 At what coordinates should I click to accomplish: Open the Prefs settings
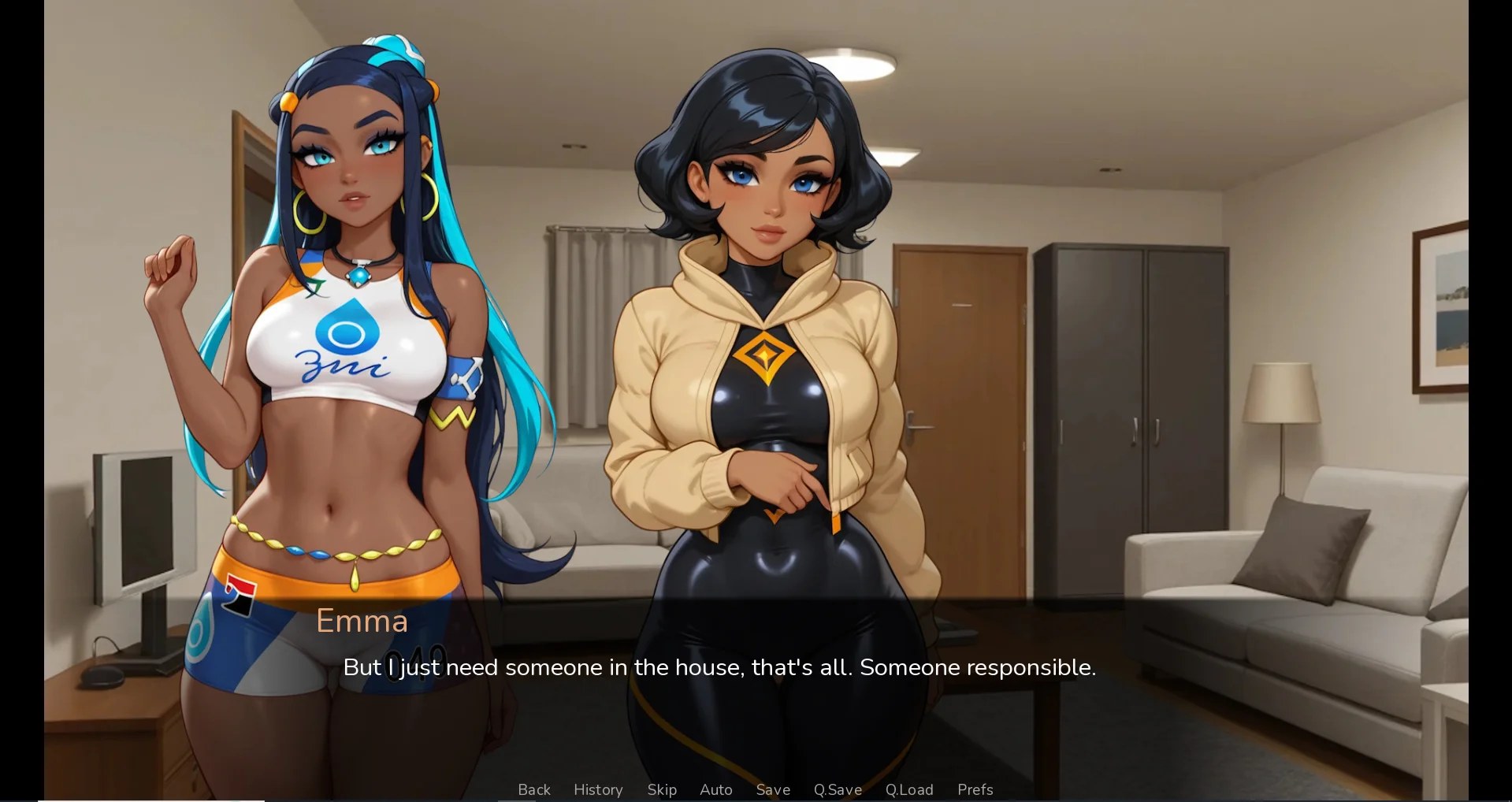[975, 789]
